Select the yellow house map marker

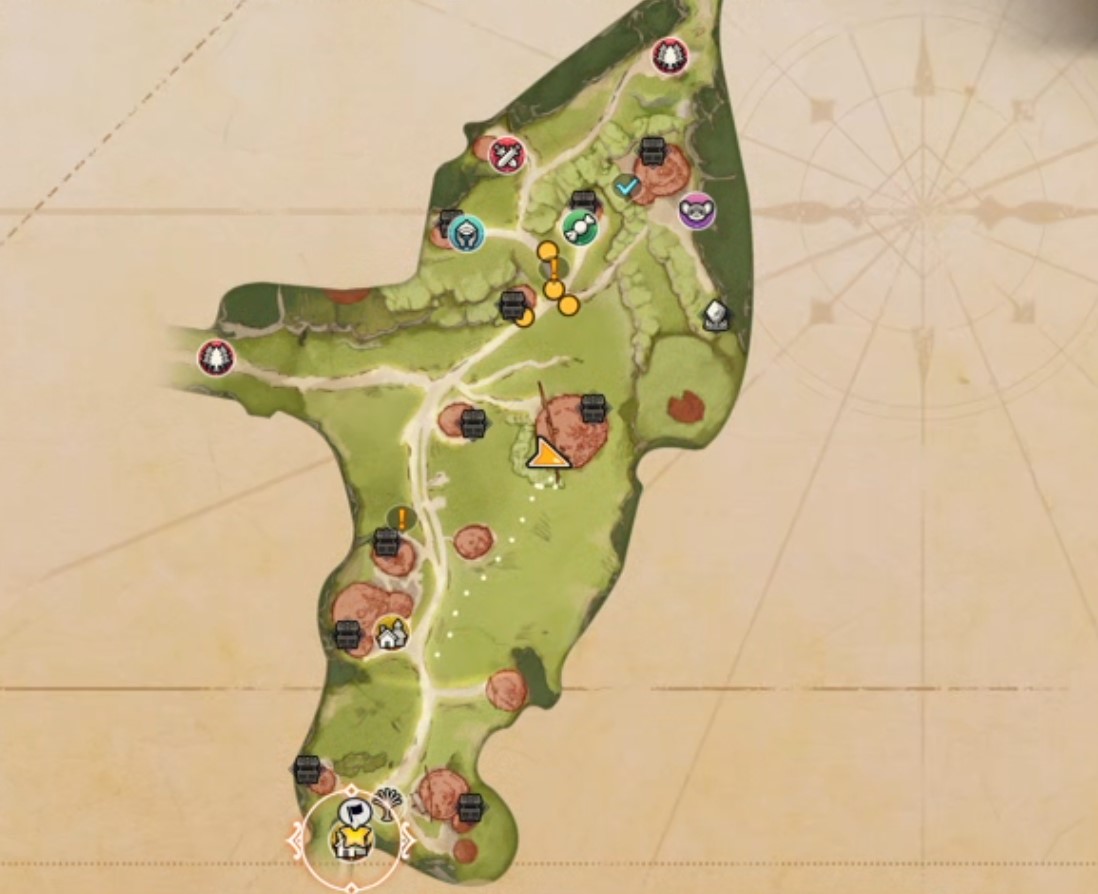click(391, 632)
